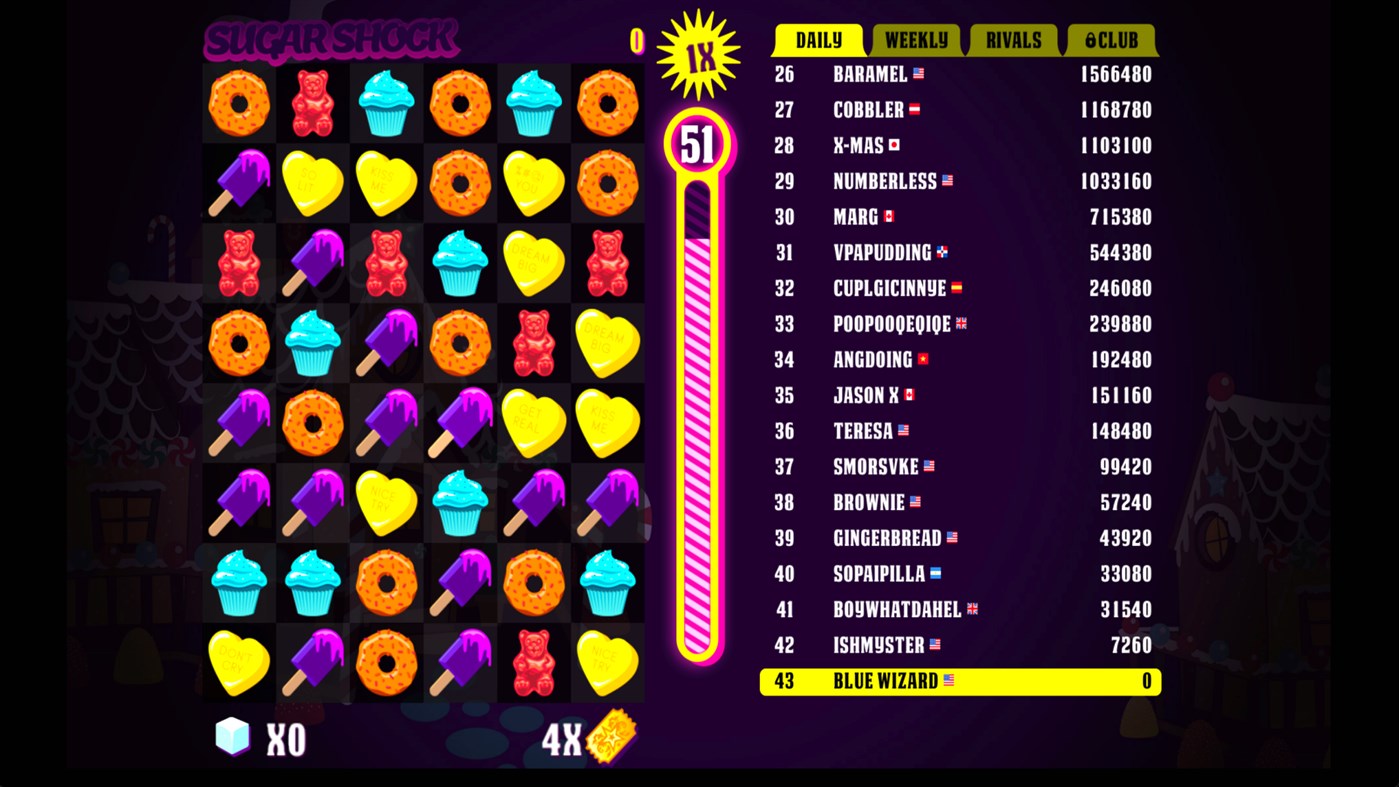
Task: Click the score bubble showing 51
Action: 697,144
